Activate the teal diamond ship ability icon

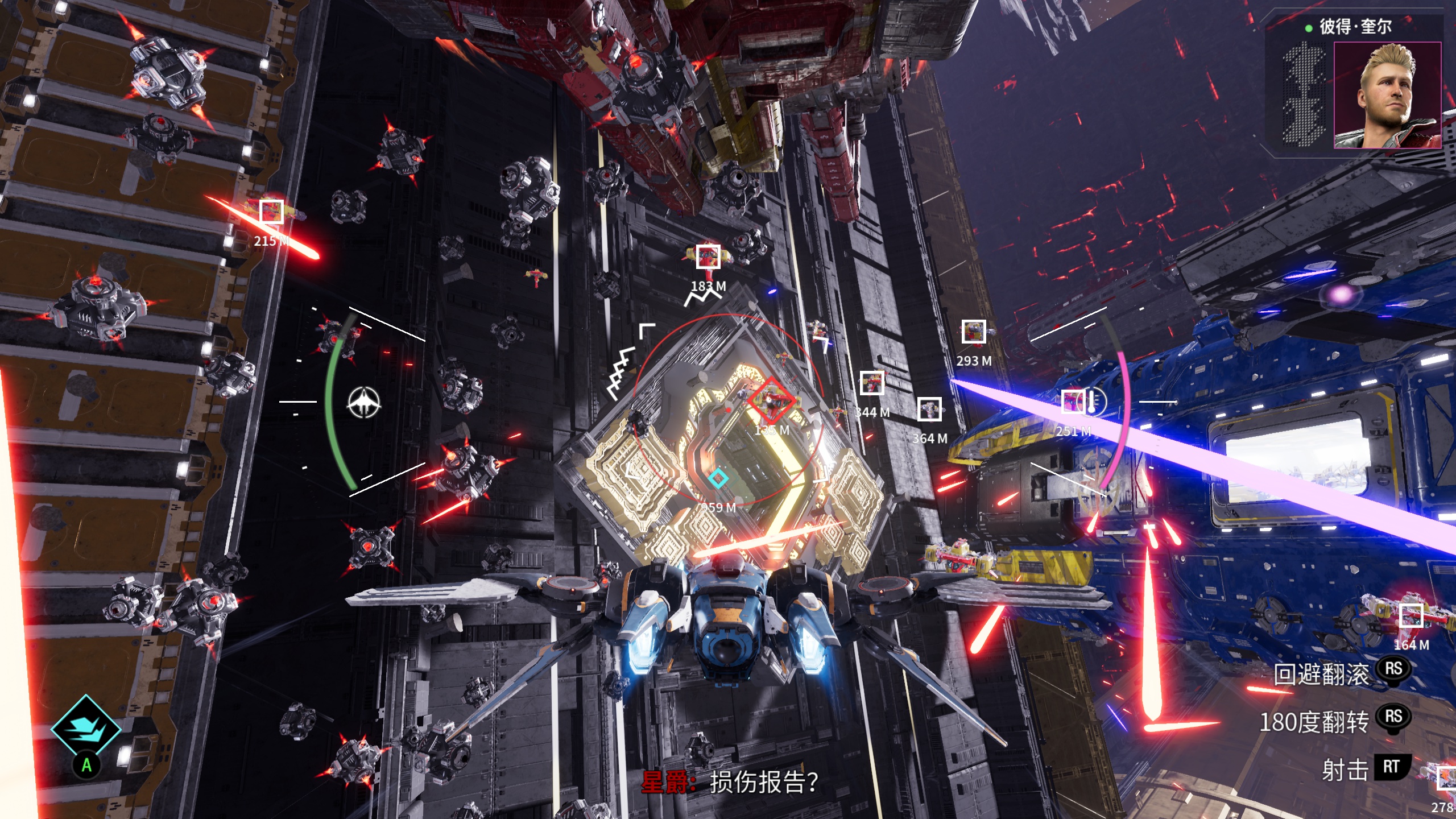pos(86,729)
